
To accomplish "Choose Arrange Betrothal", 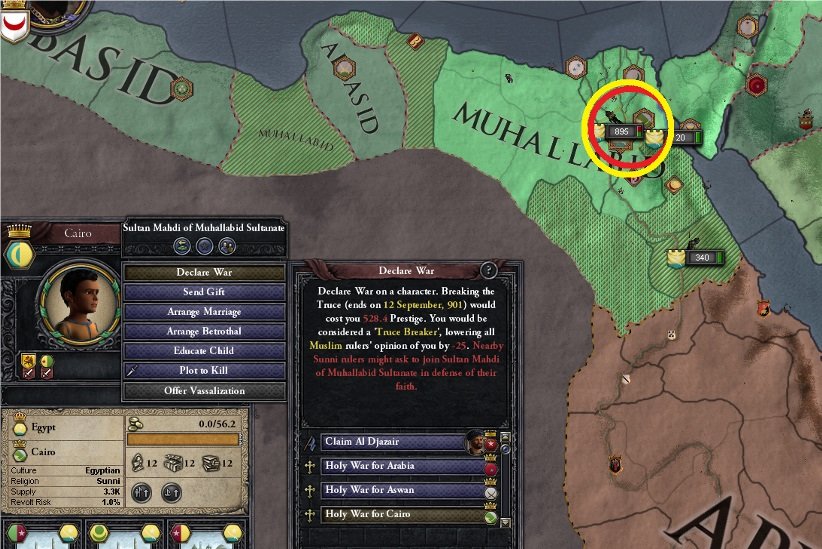I will (x=203, y=331).
